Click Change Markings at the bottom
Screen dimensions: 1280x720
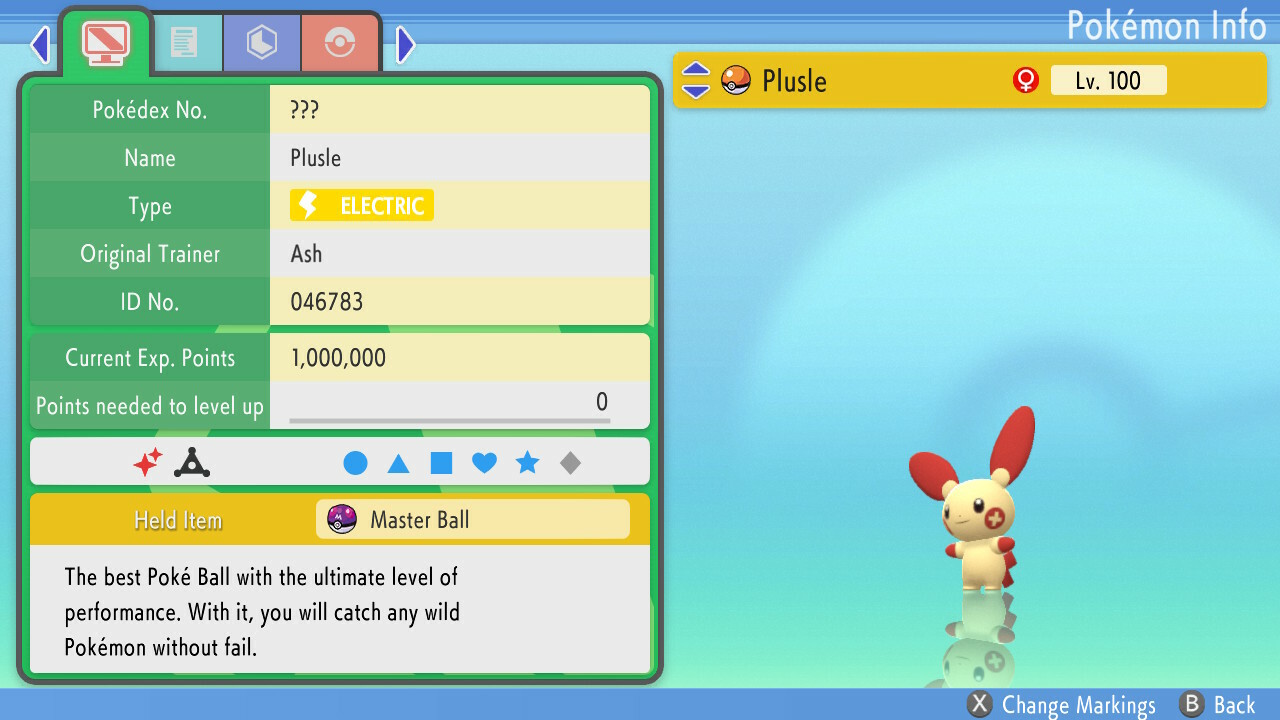click(x=1062, y=705)
